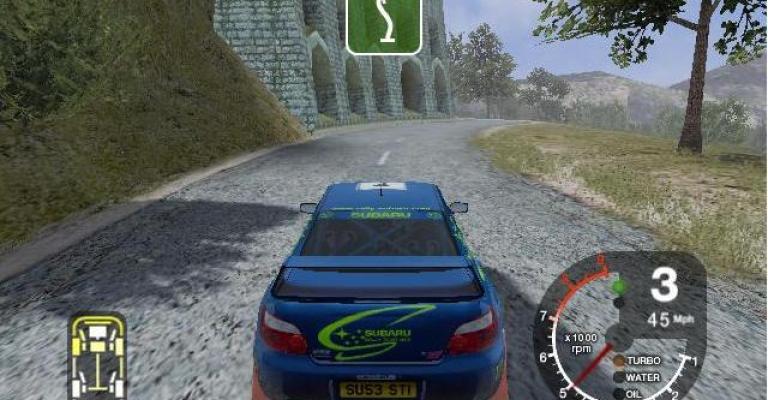Select the car damage diagram icon
768x400 pixels.
(97, 355)
